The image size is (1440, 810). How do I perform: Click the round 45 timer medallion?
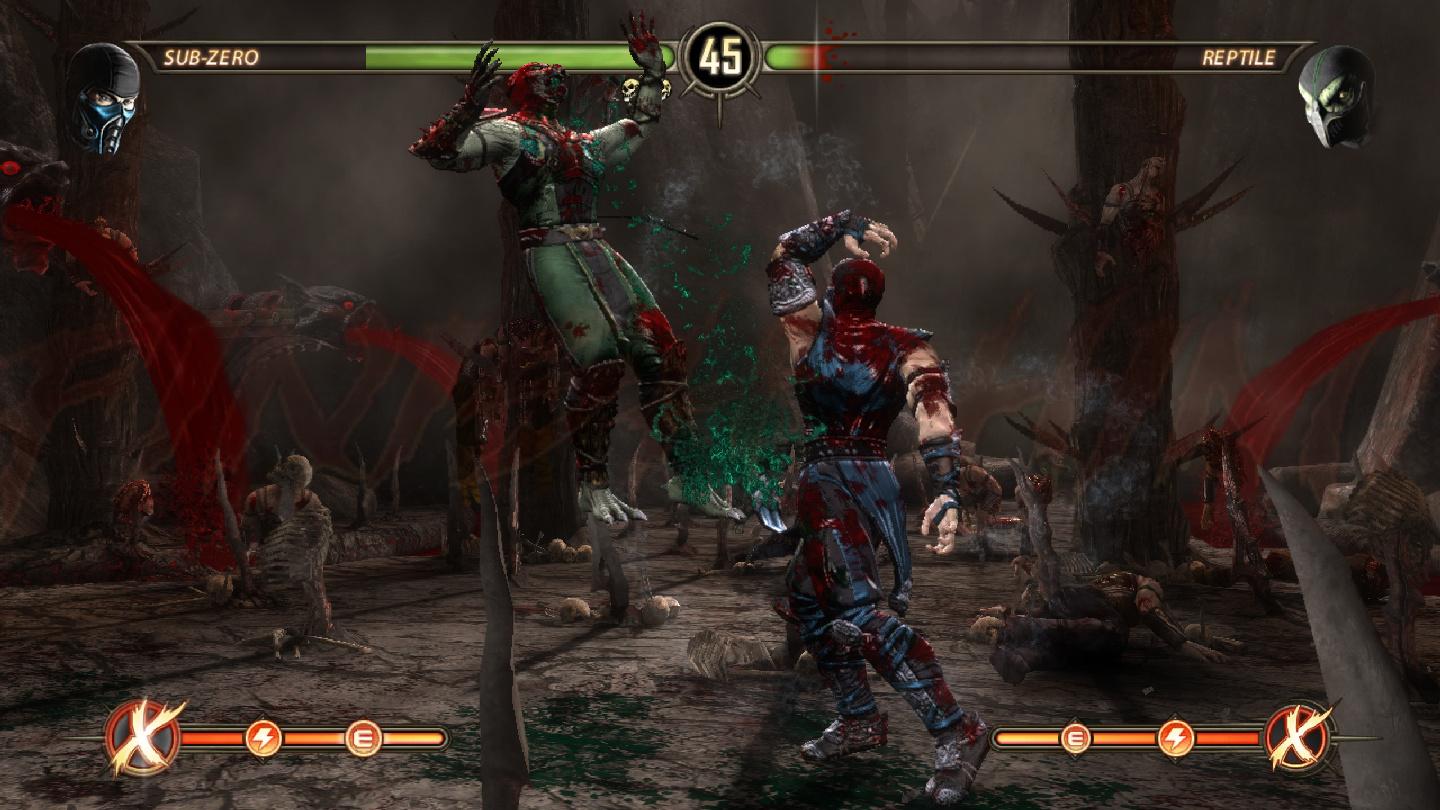(722, 56)
